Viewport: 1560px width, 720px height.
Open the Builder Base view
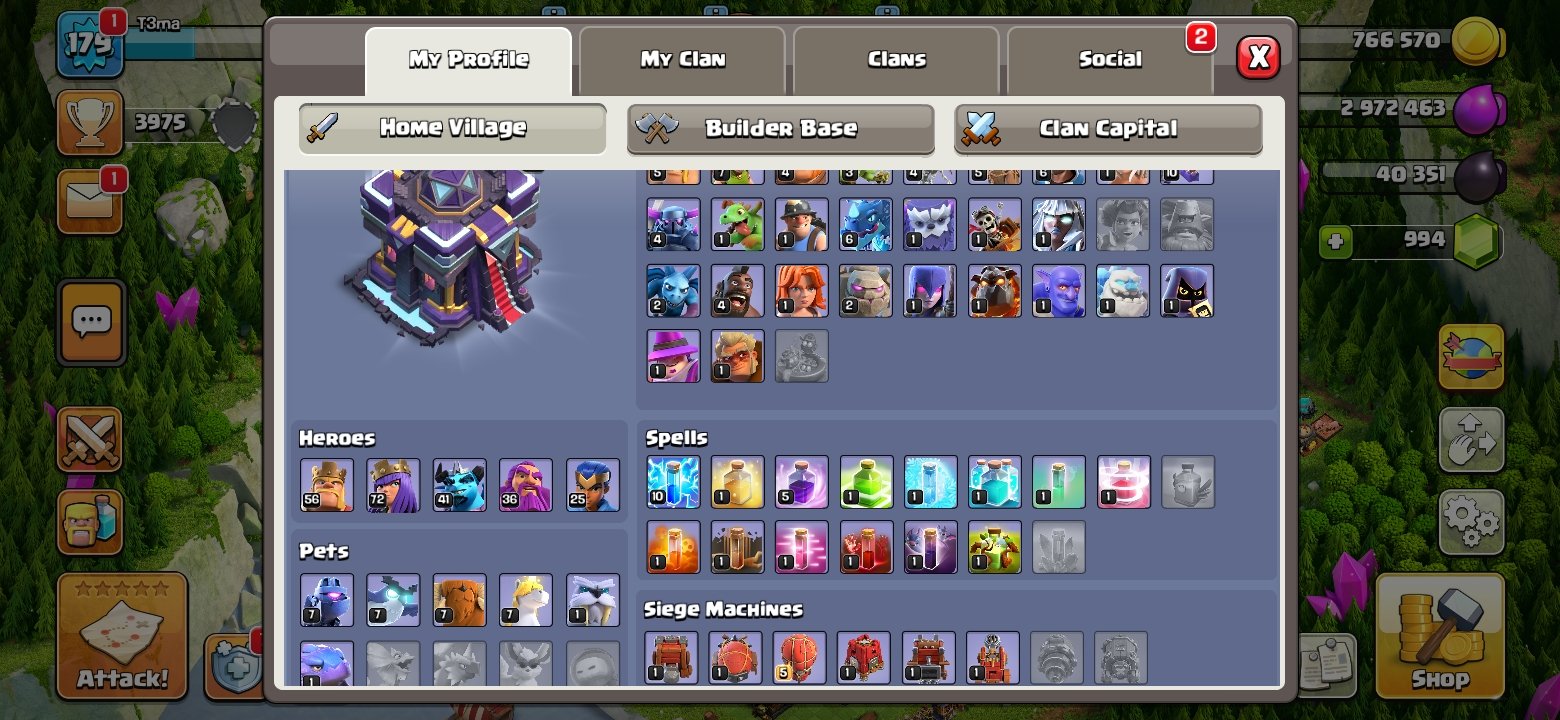[x=781, y=128]
